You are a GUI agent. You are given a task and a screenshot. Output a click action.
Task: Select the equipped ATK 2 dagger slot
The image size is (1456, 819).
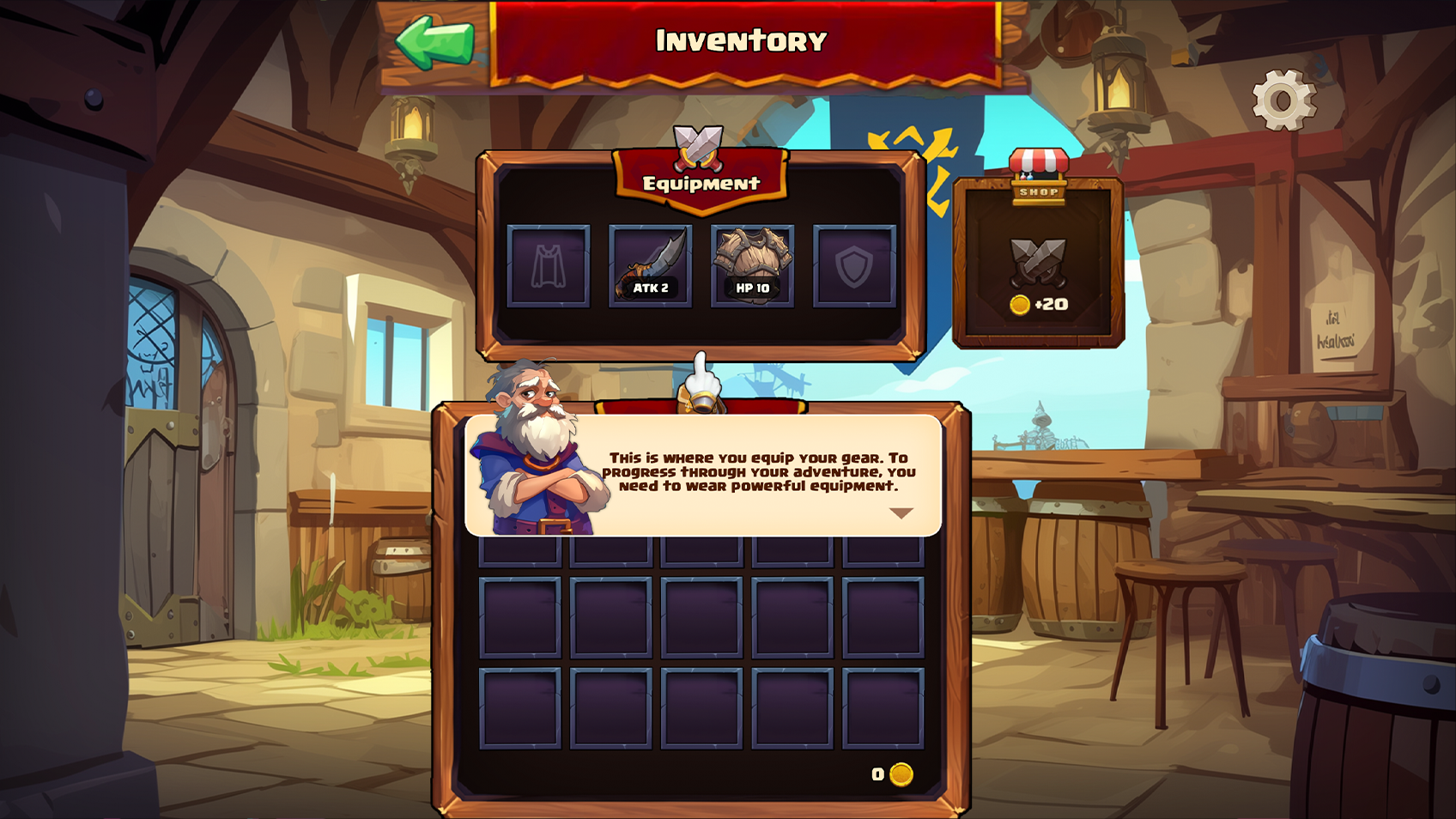(650, 266)
